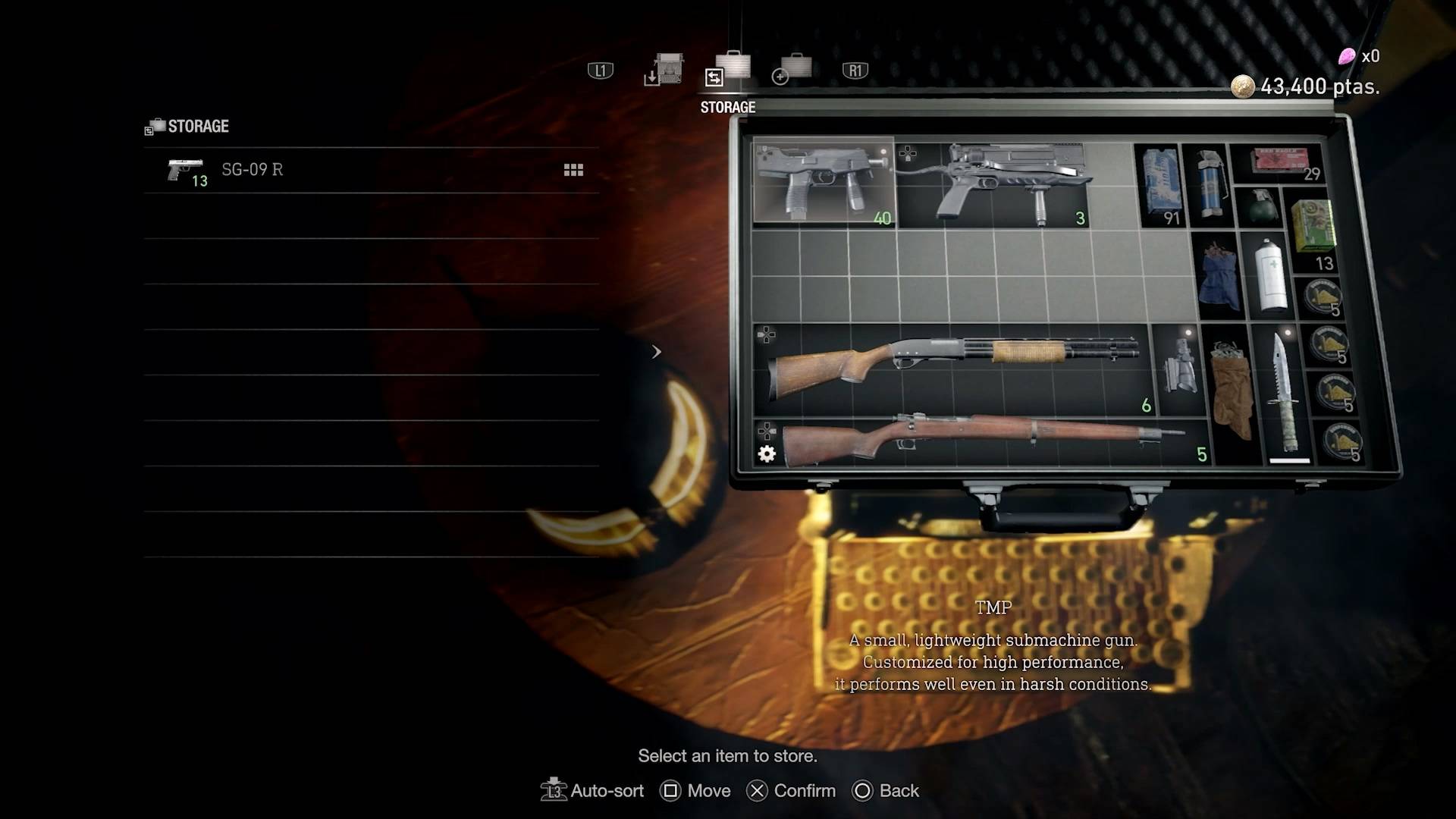Screen dimensions: 1456x819
Task: Select the SG-09 R handgun storage row
Action: click(x=372, y=170)
